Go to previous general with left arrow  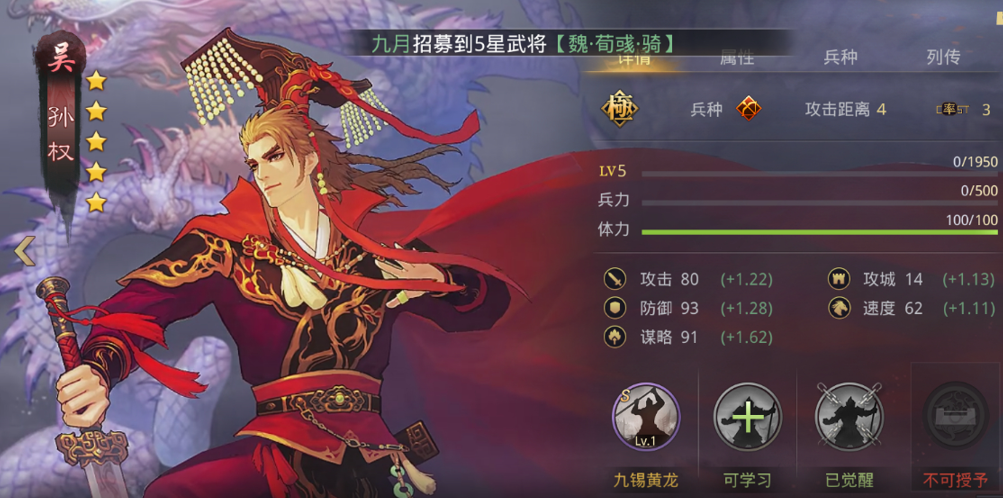click(24, 251)
